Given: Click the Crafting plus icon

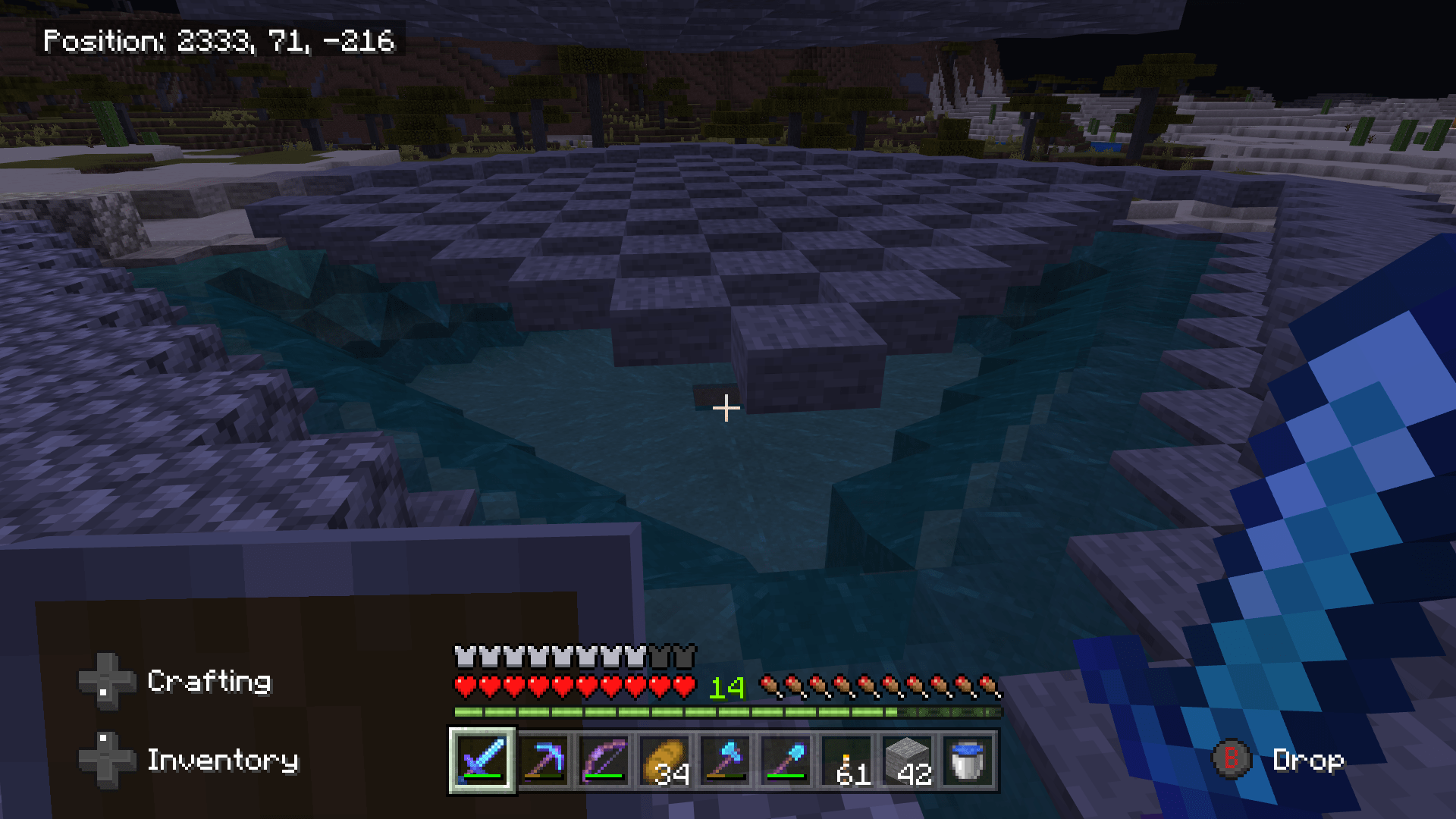Looking at the screenshot, I should tap(106, 681).
